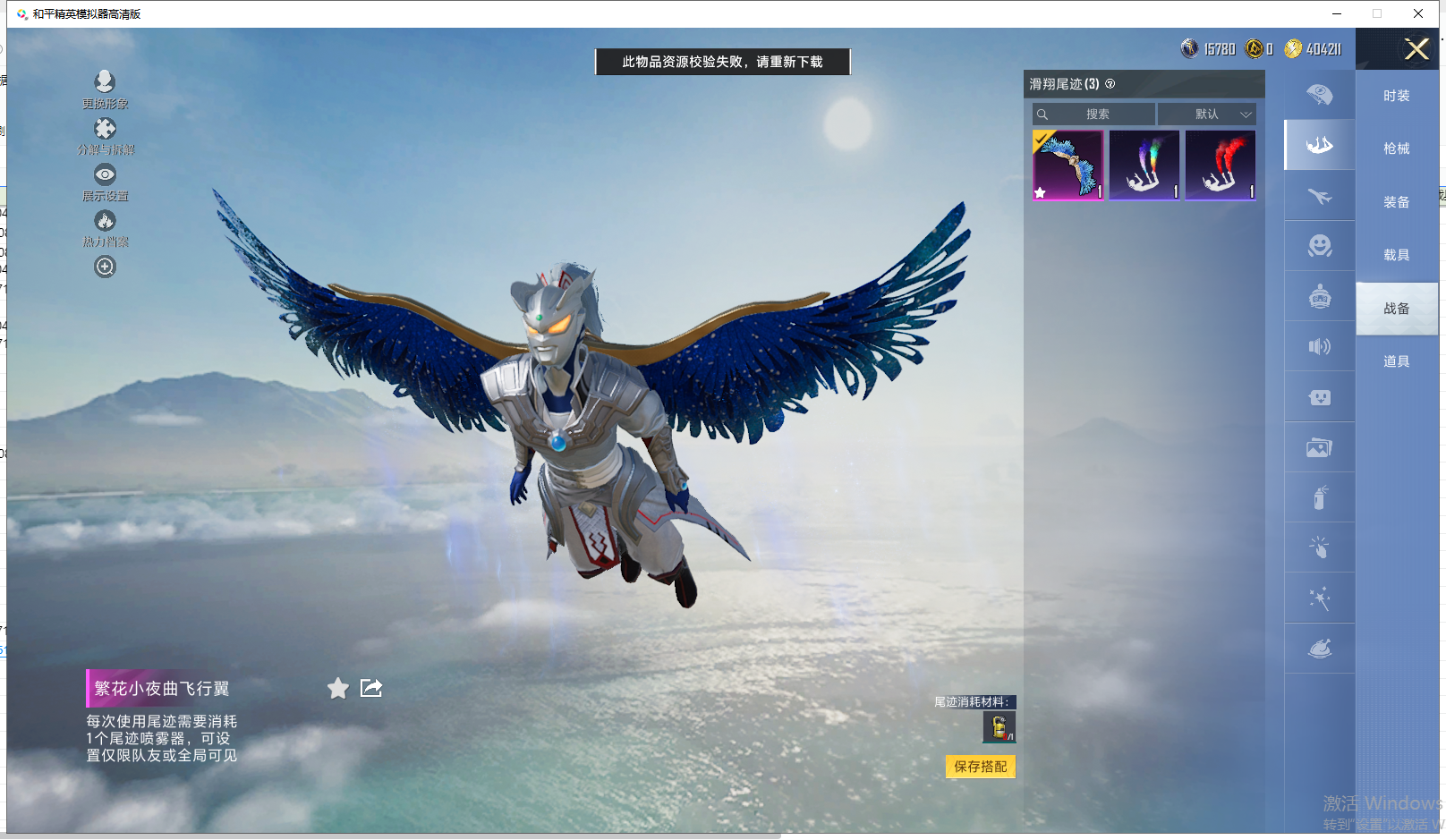Open the trail spray material item
The width and height of the screenshot is (1446, 840).
(x=999, y=727)
